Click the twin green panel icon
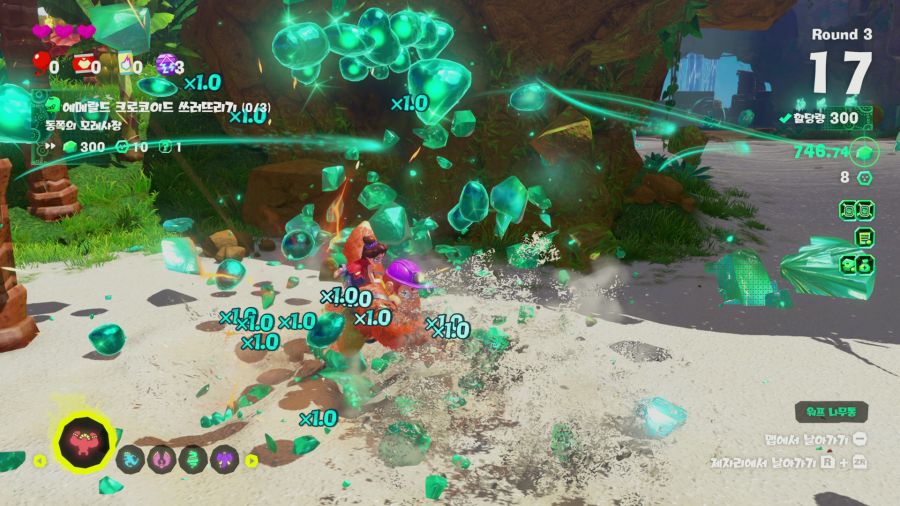 857,211
